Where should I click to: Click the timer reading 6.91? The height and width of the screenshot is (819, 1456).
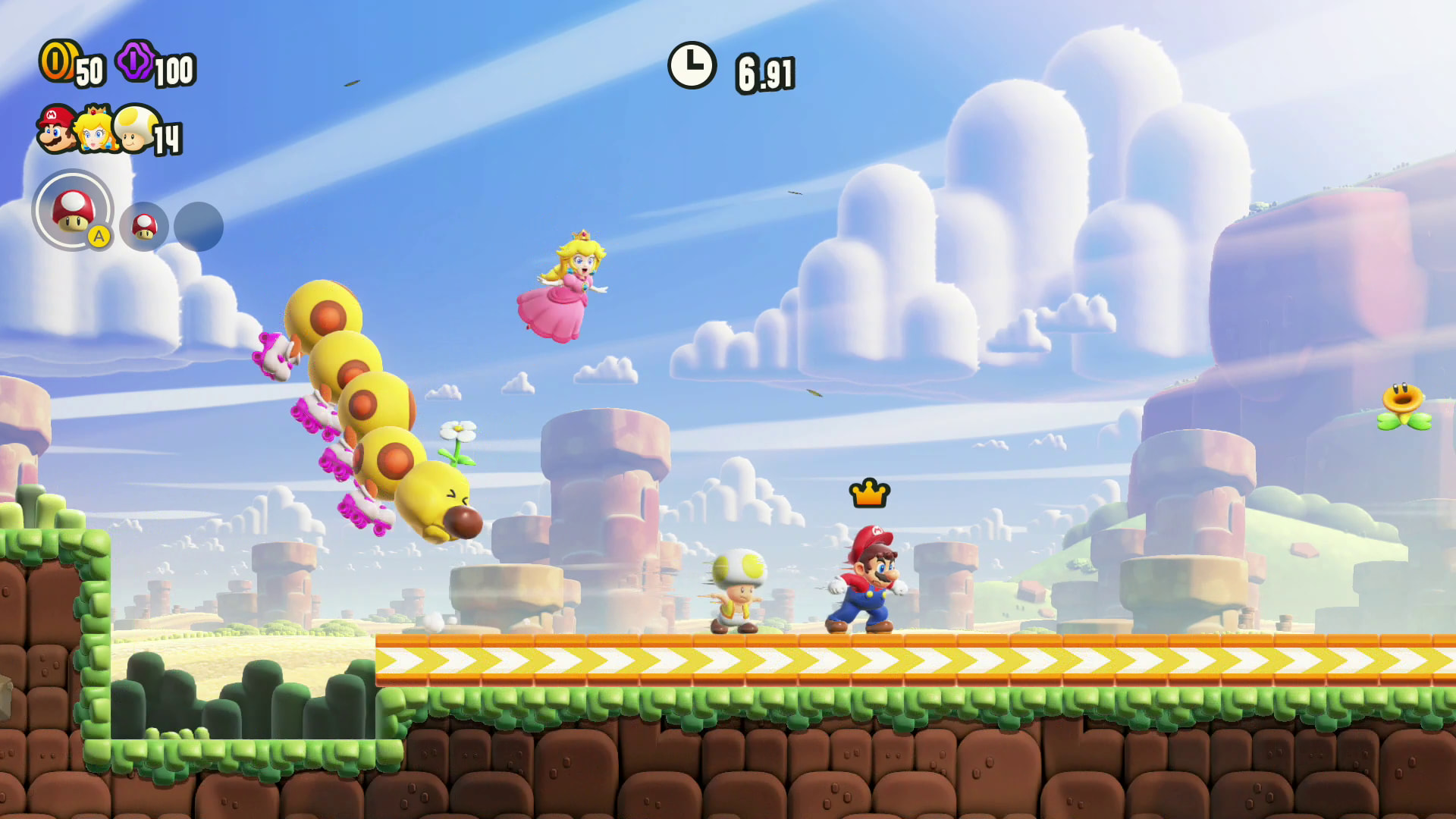click(x=766, y=72)
